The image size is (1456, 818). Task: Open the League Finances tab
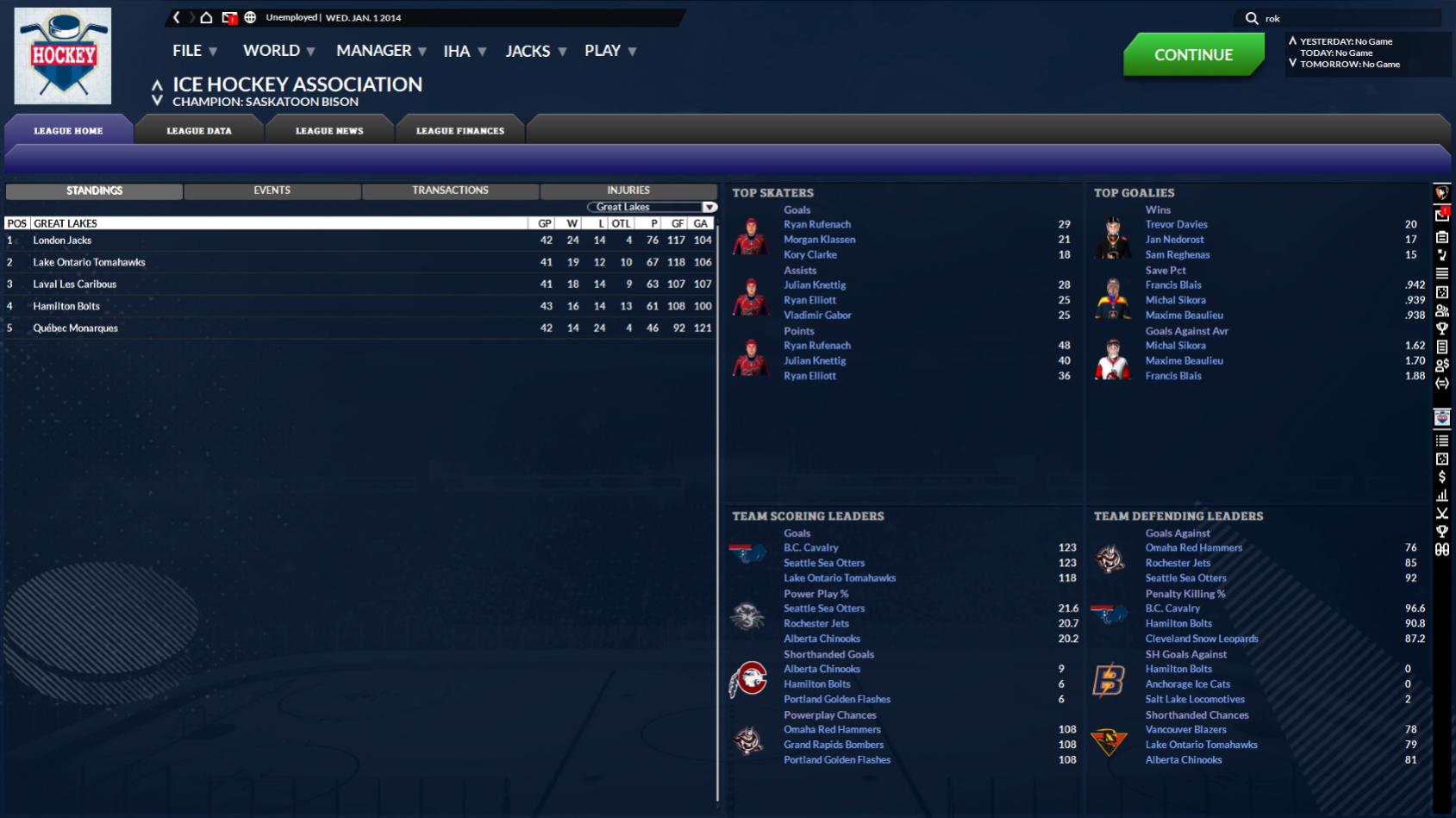460,131
